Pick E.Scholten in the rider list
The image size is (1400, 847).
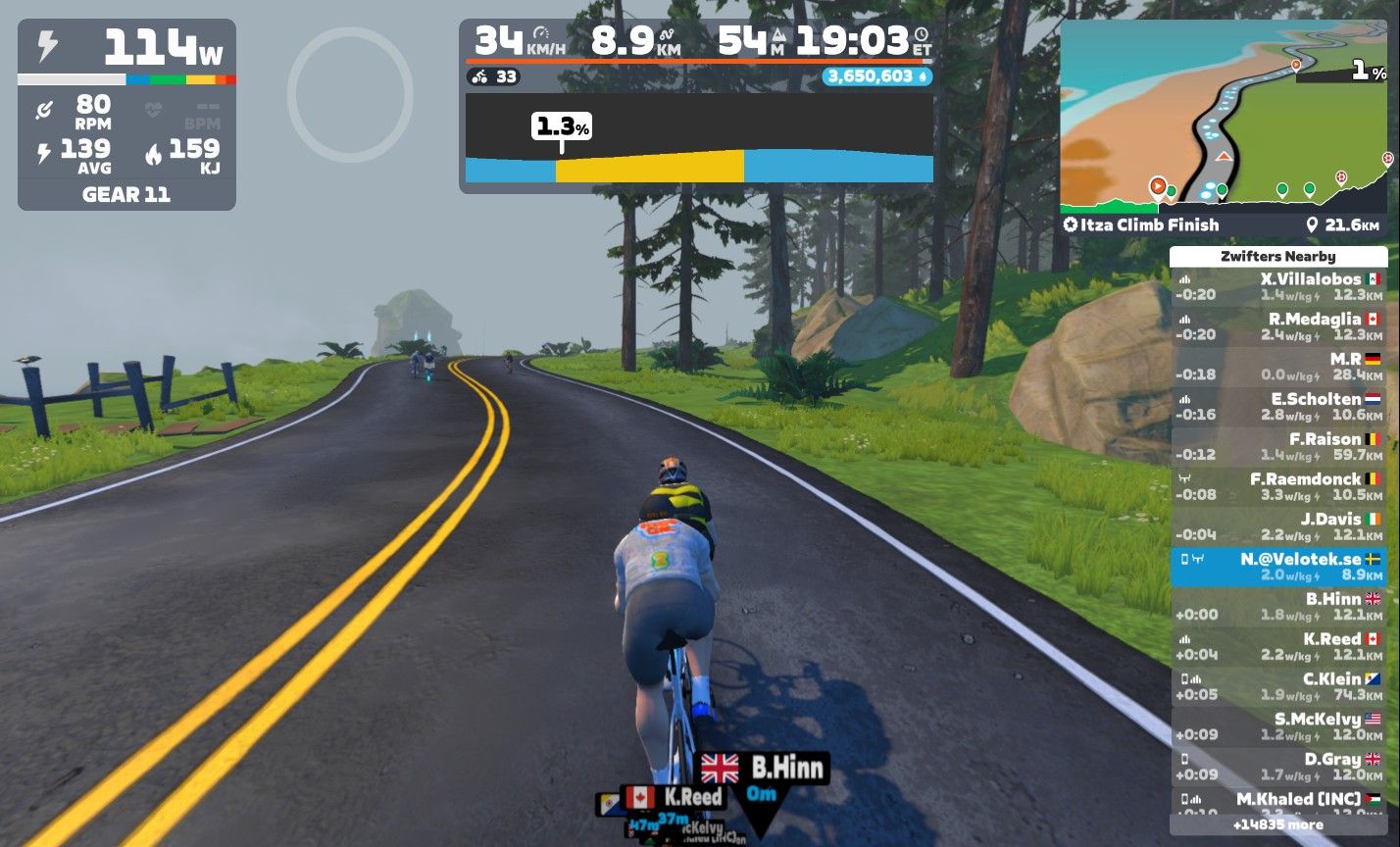pyautogui.click(x=1278, y=407)
